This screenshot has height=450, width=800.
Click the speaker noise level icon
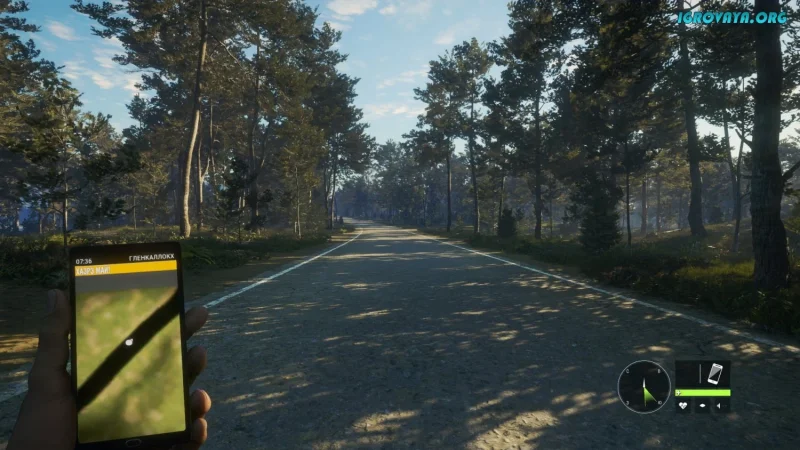pyautogui.click(x=721, y=406)
